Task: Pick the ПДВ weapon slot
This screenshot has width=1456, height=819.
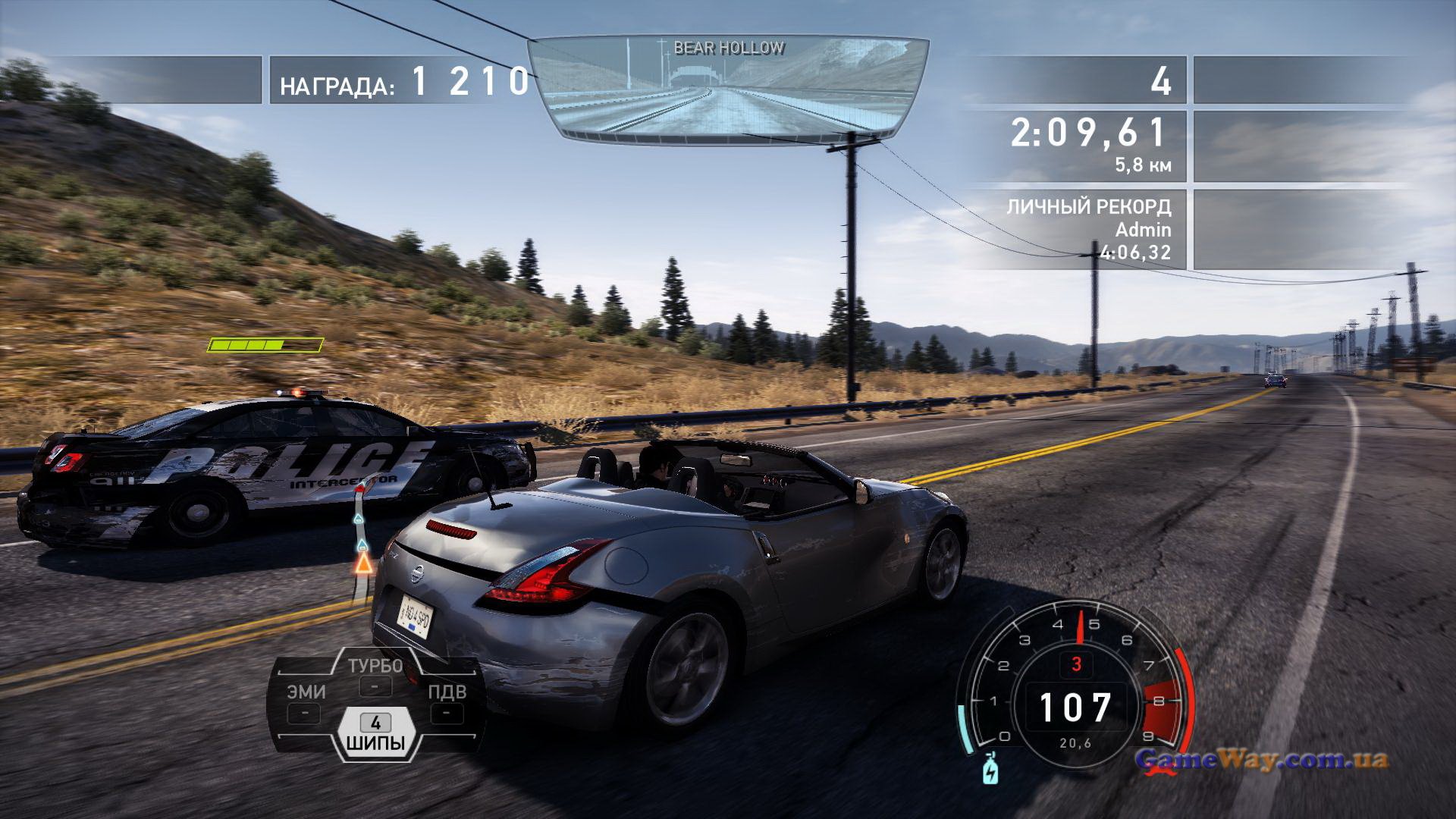Action: [x=447, y=702]
